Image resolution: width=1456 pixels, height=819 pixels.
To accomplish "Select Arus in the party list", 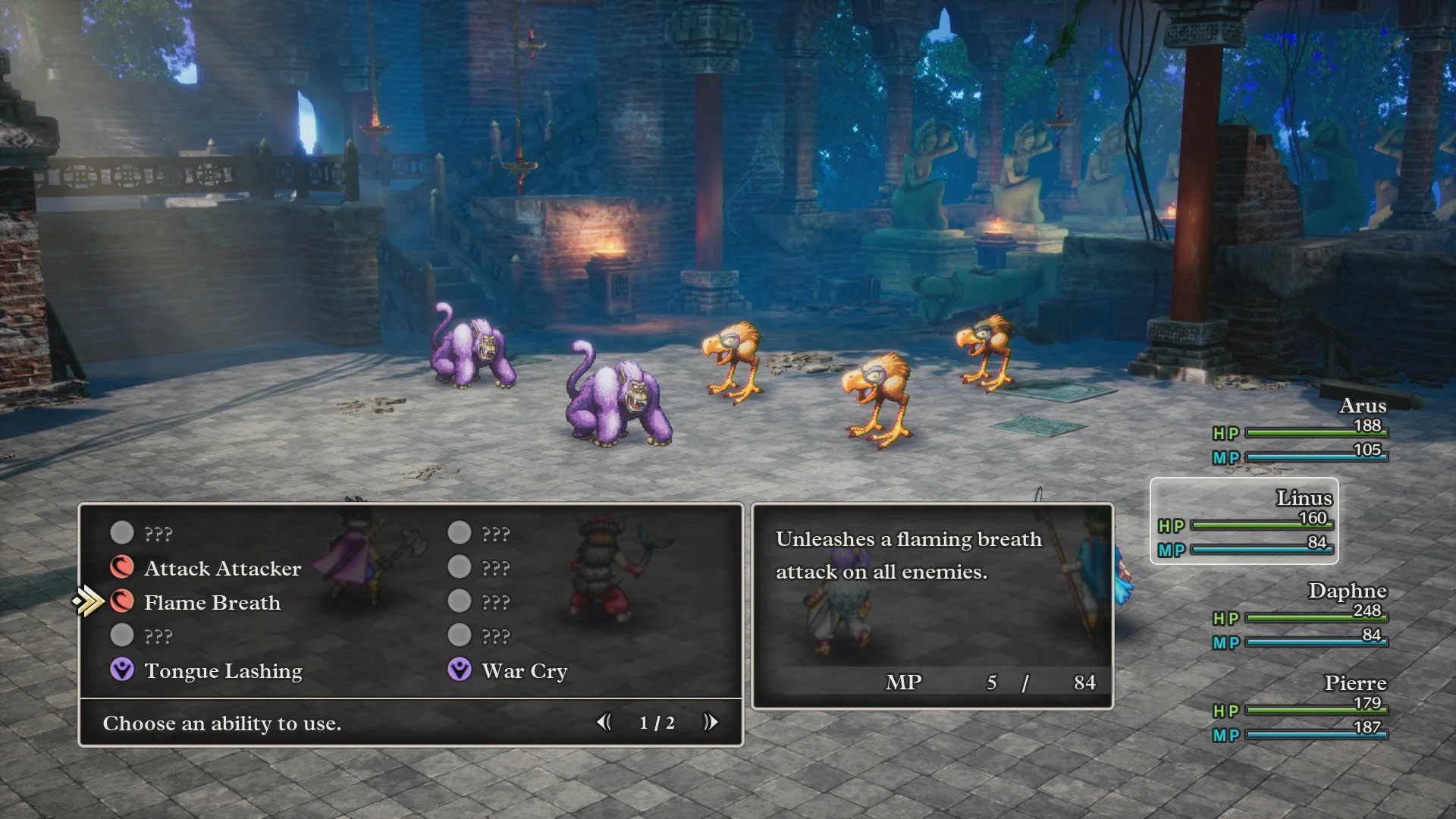I will (1300, 431).
